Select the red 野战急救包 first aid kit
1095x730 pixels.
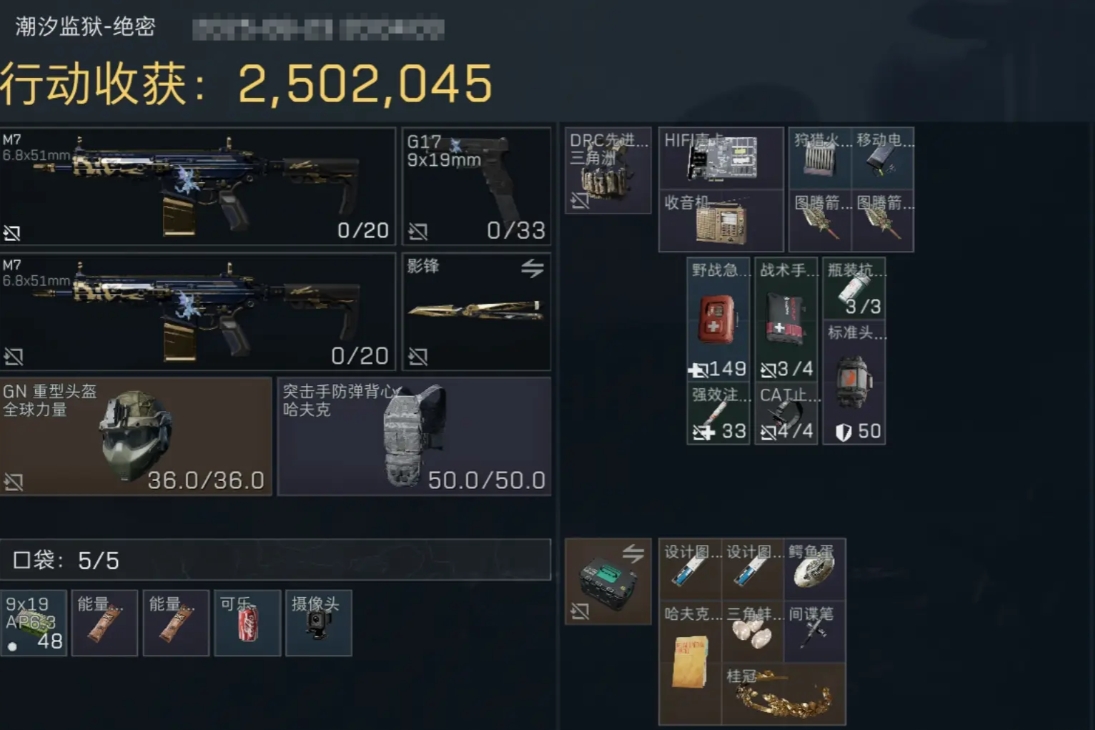[x=718, y=320]
